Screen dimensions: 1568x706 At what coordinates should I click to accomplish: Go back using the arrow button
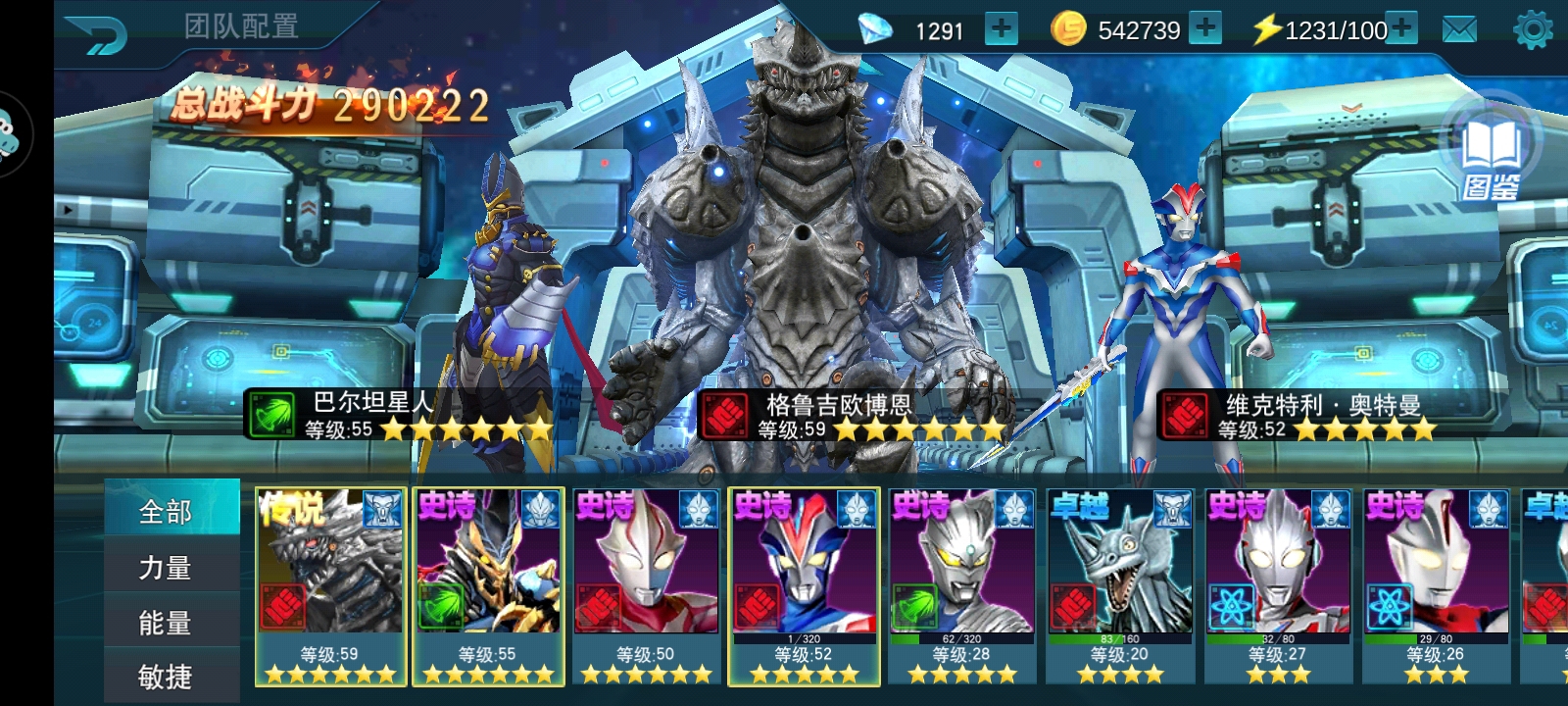coord(96,36)
